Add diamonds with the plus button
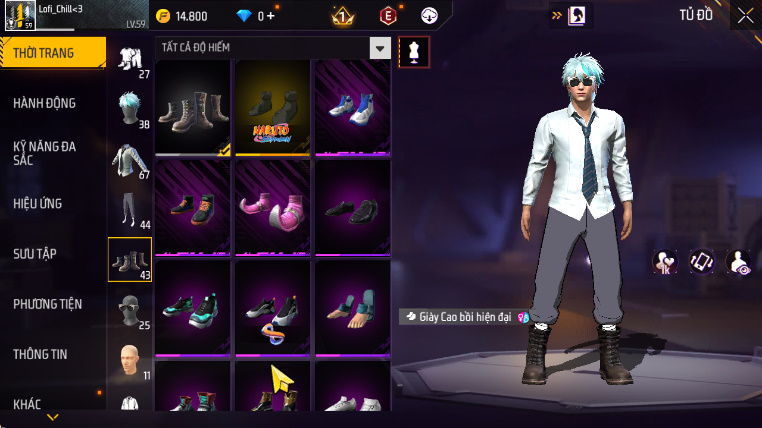The image size is (762, 428). coord(271,16)
